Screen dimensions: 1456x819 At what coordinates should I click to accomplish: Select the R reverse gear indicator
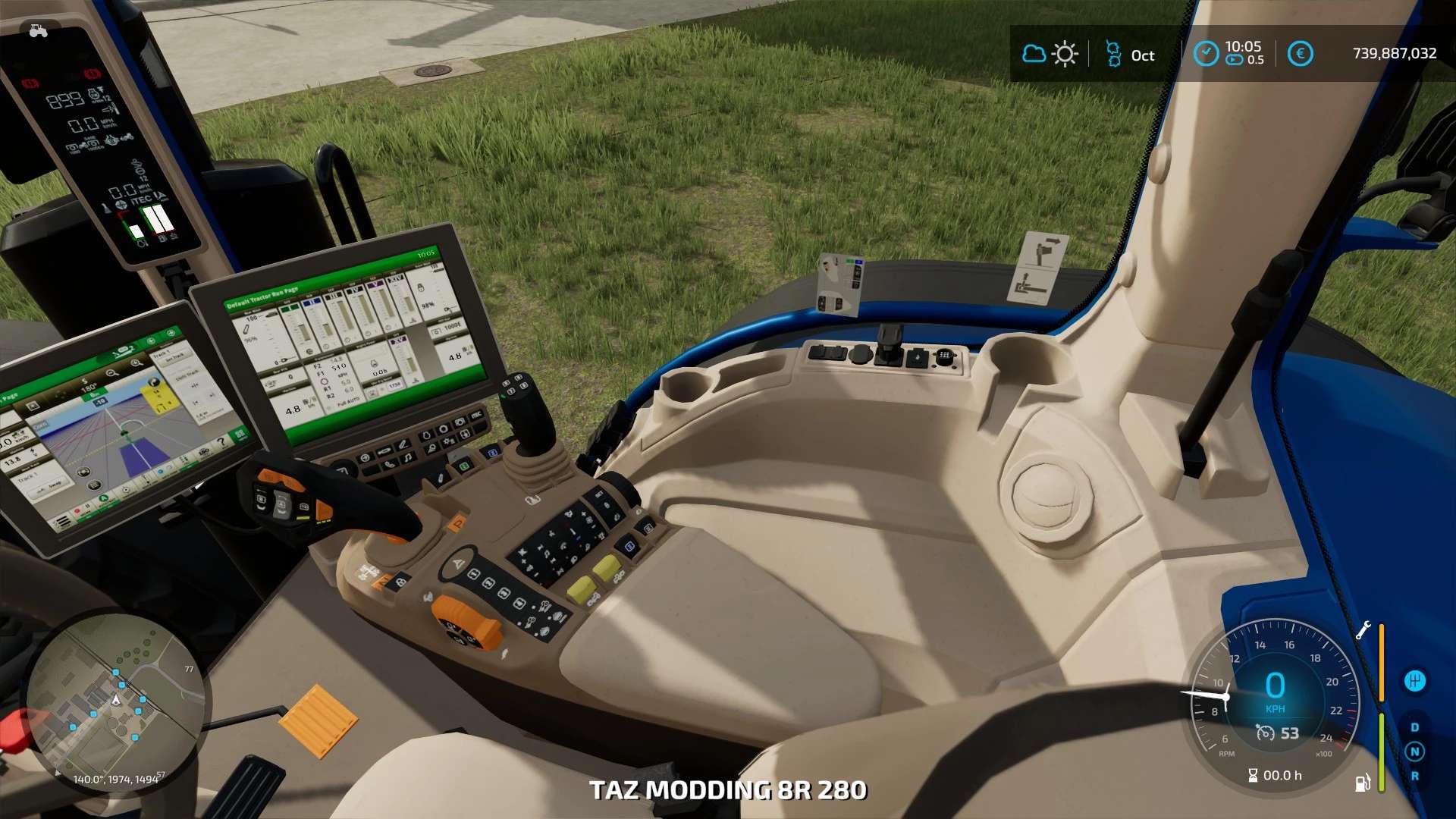(x=1414, y=776)
